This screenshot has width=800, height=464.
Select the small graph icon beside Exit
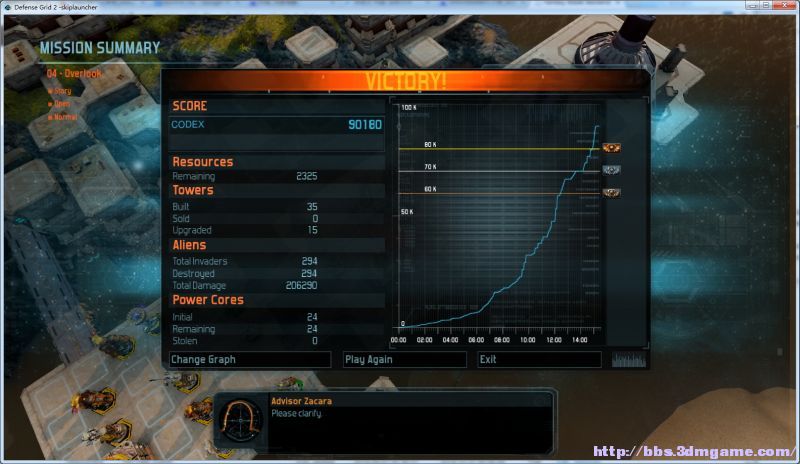click(x=629, y=359)
